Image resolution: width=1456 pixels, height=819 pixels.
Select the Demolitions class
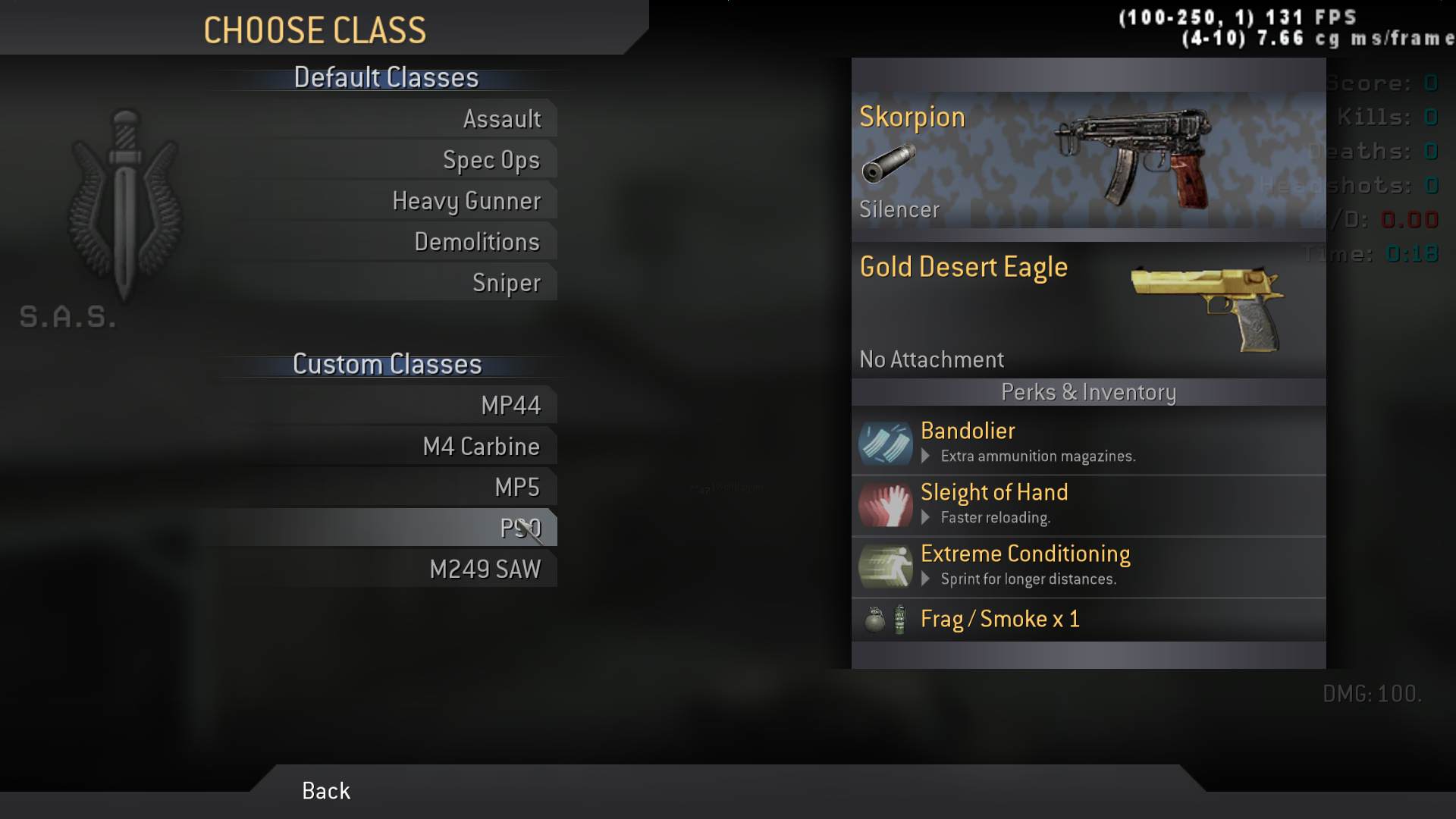pyautogui.click(x=477, y=242)
